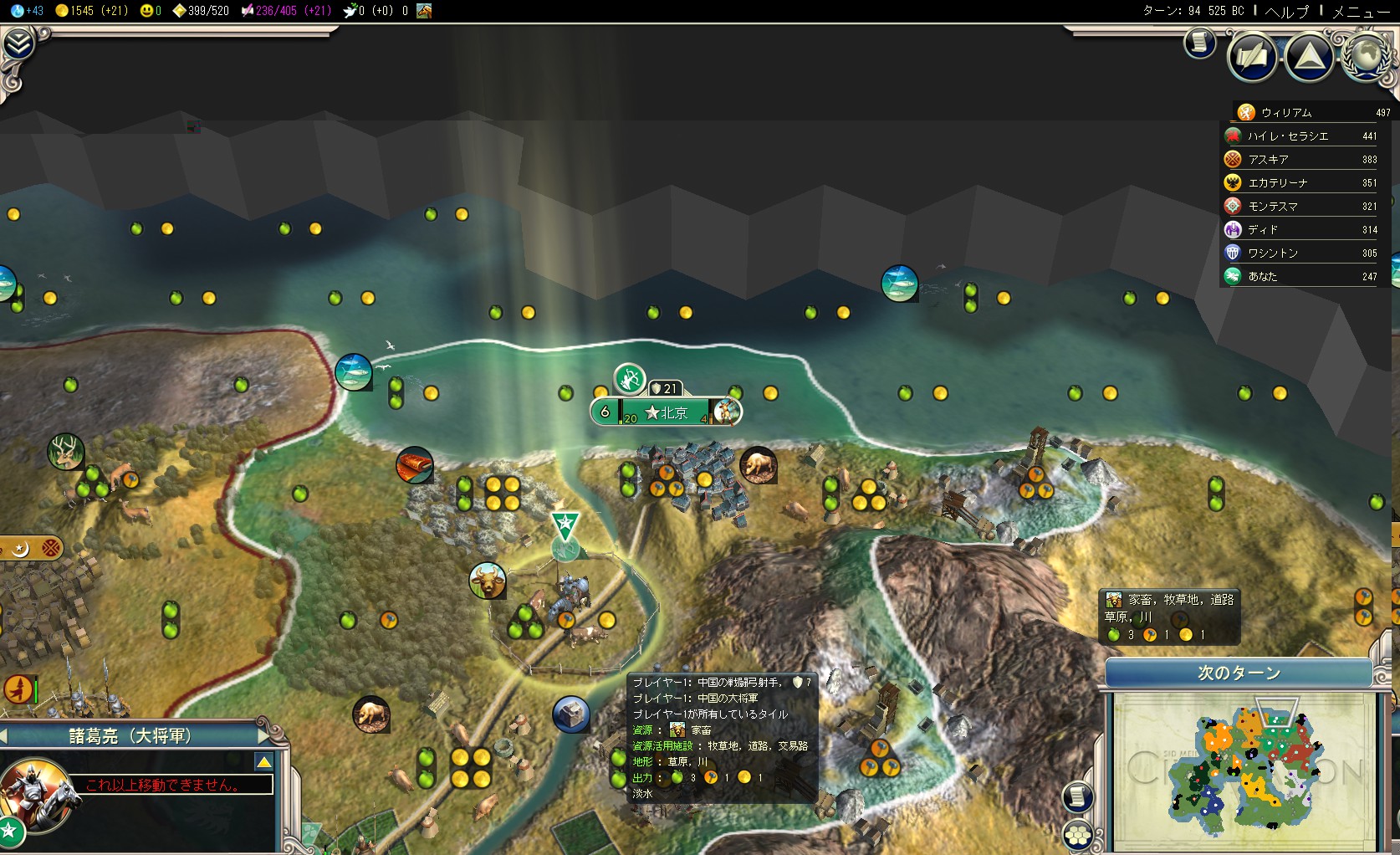1400x855 pixels.
Task: Select ウィリアム in the score list
Action: (1286, 113)
